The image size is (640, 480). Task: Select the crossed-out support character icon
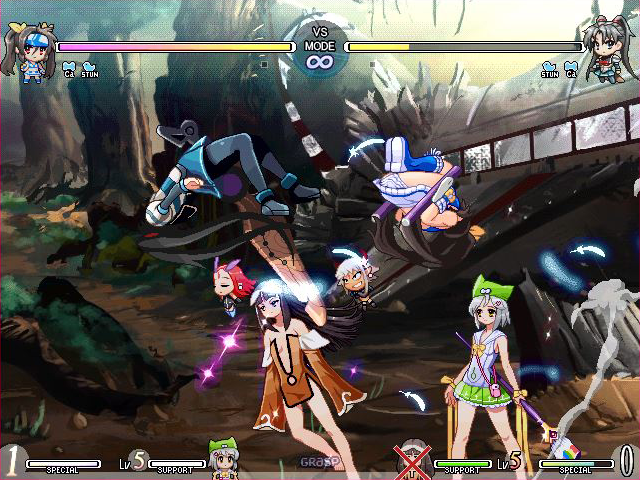click(414, 459)
